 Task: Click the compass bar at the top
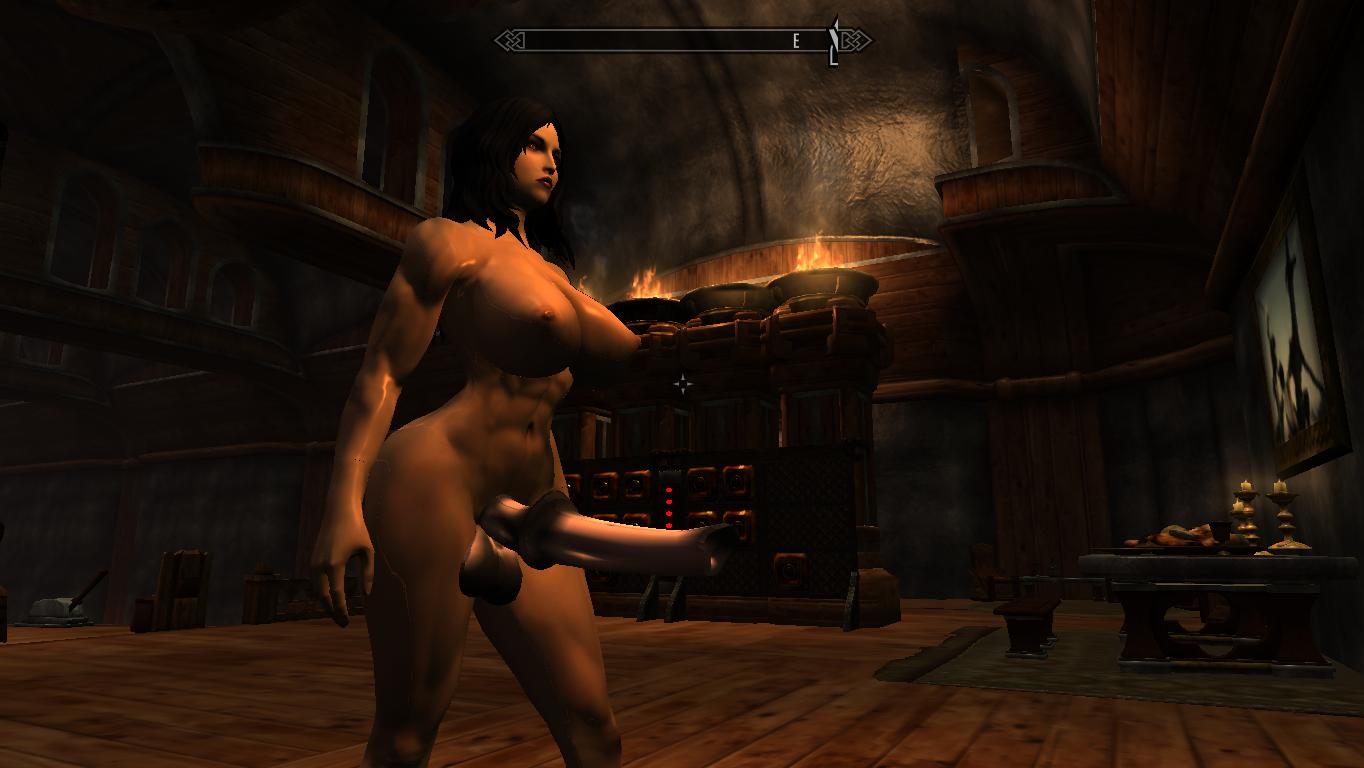pyautogui.click(x=683, y=40)
